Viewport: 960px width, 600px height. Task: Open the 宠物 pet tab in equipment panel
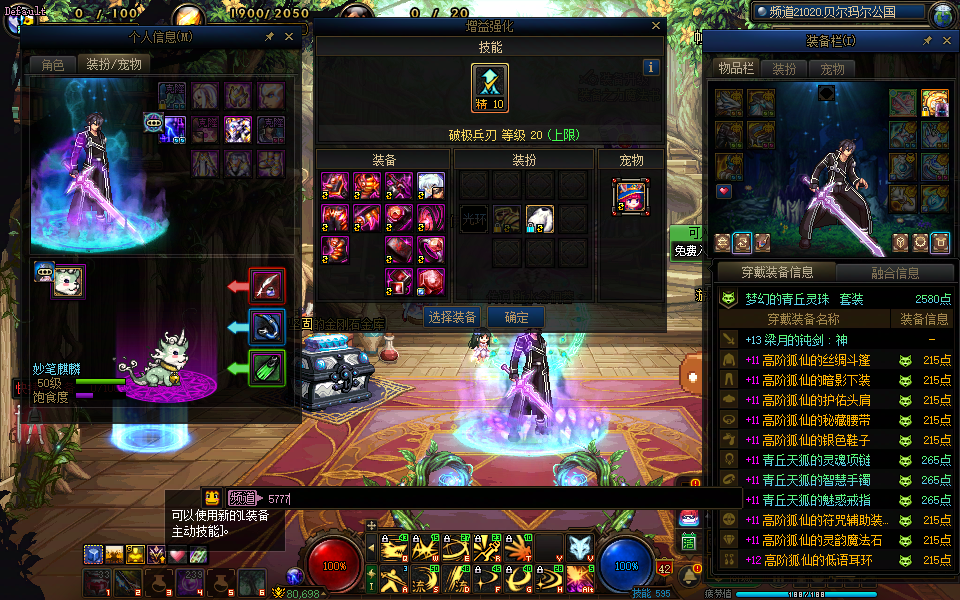[832, 69]
